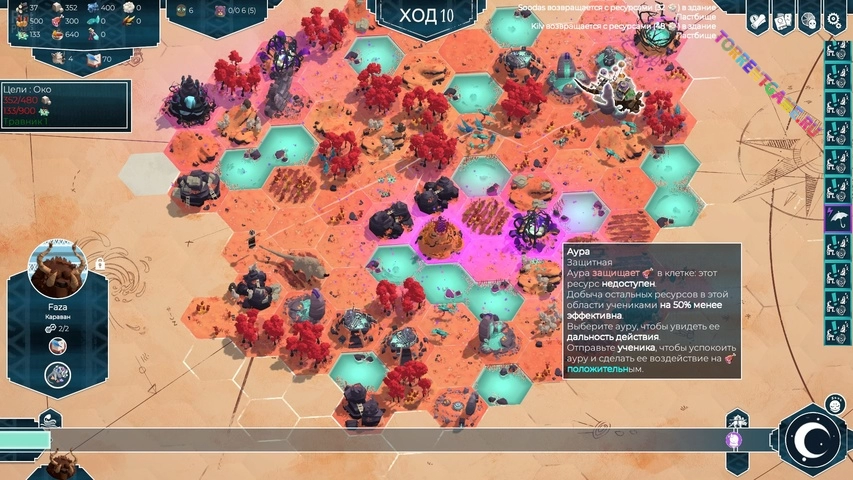
Task: Select the purple umbrella aura notification
Action: (837, 219)
